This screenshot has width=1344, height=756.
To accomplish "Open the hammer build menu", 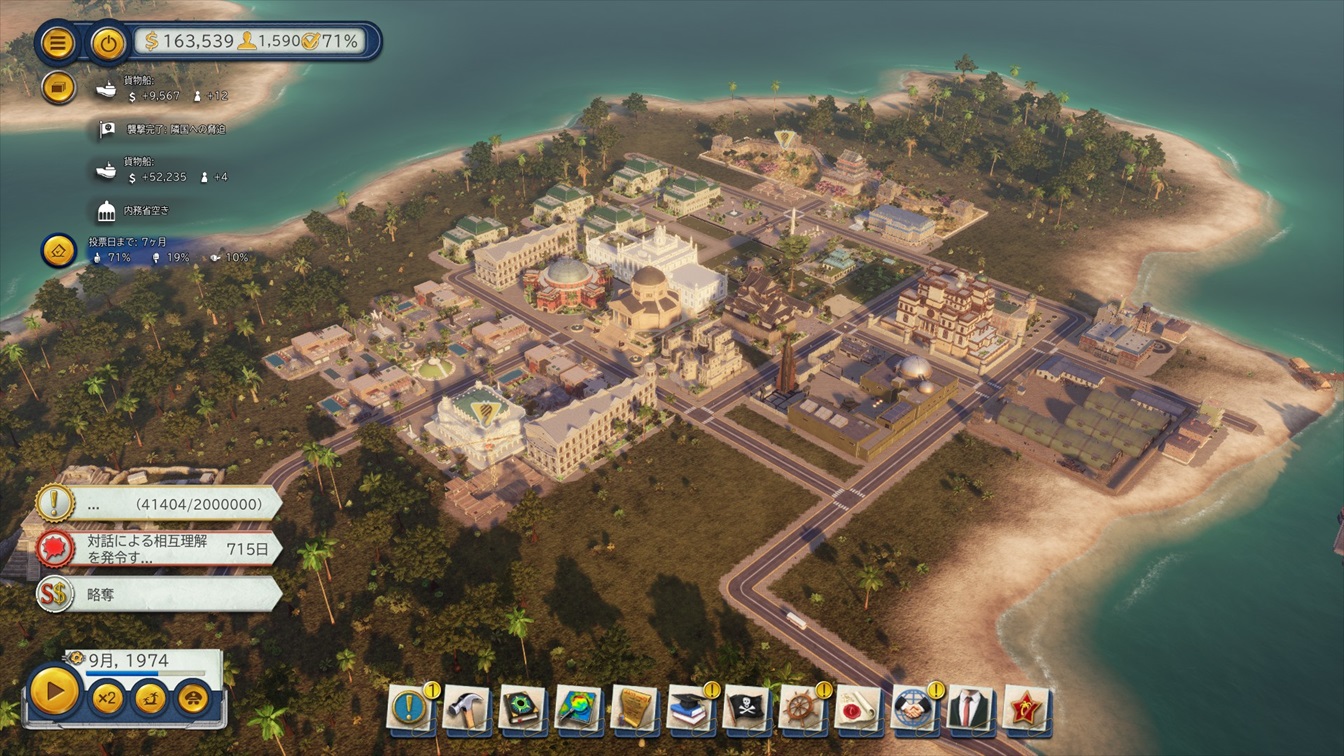I will click(466, 708).
